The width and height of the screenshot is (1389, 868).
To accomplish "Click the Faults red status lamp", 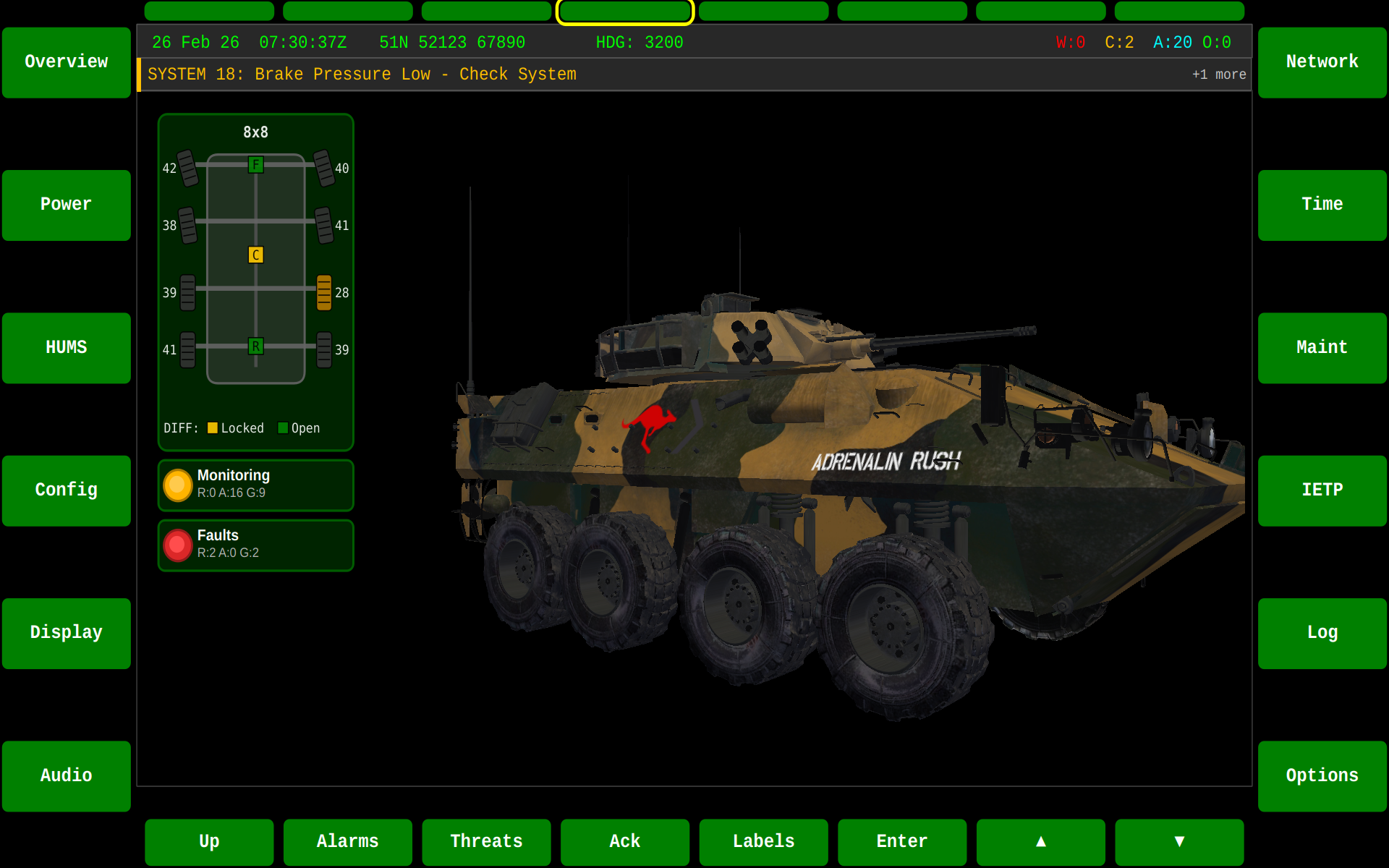I will (x=177, y=545).
